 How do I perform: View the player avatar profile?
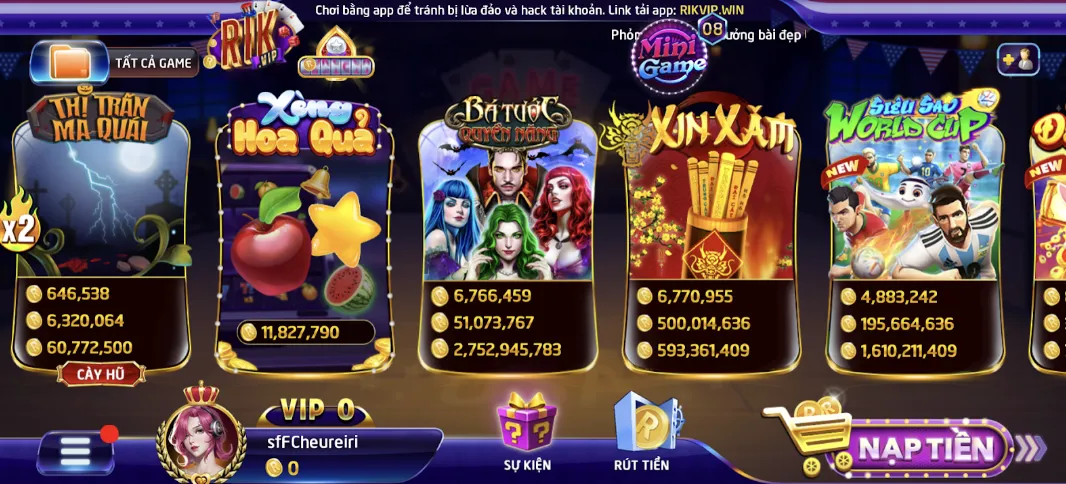point(201,440)
